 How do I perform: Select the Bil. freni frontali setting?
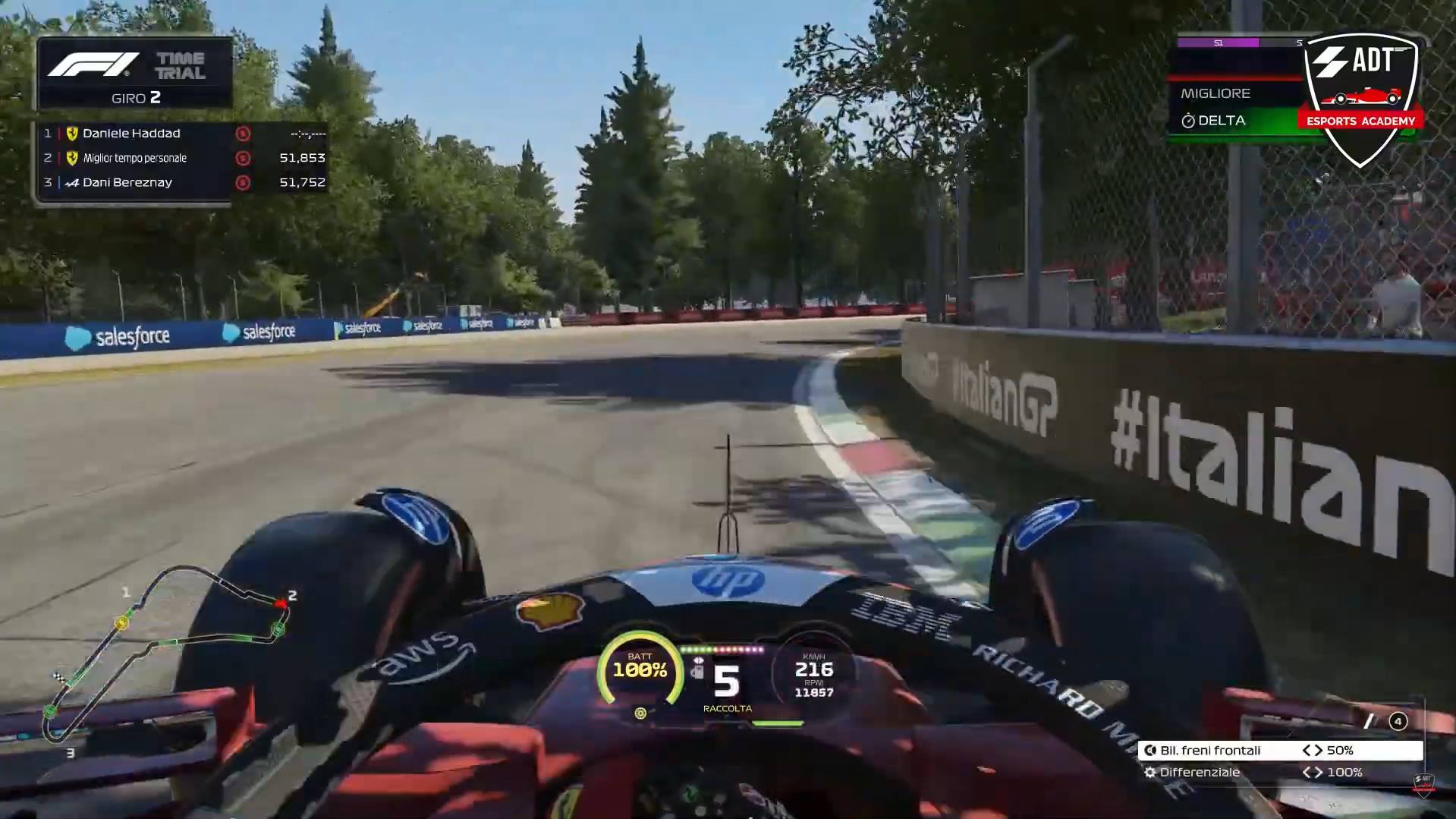point(1279,750)
